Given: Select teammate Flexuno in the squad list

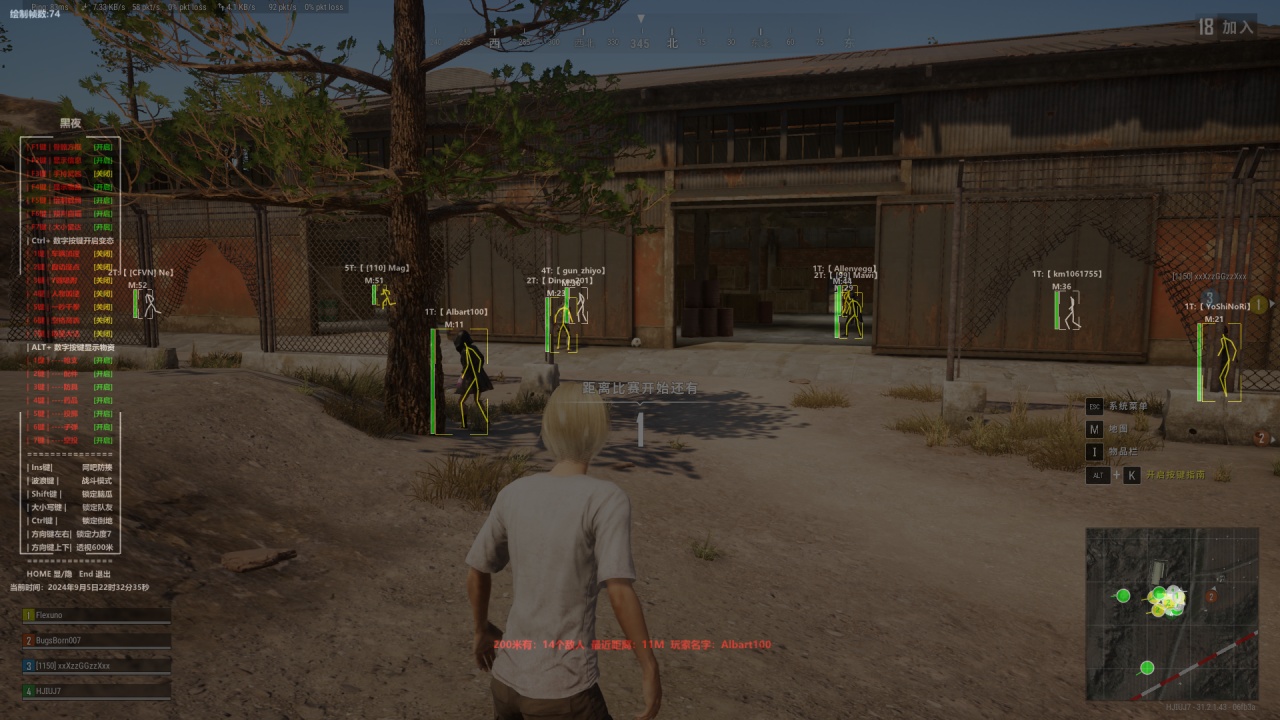Looking at the screenshot, I should click(50, 615).
